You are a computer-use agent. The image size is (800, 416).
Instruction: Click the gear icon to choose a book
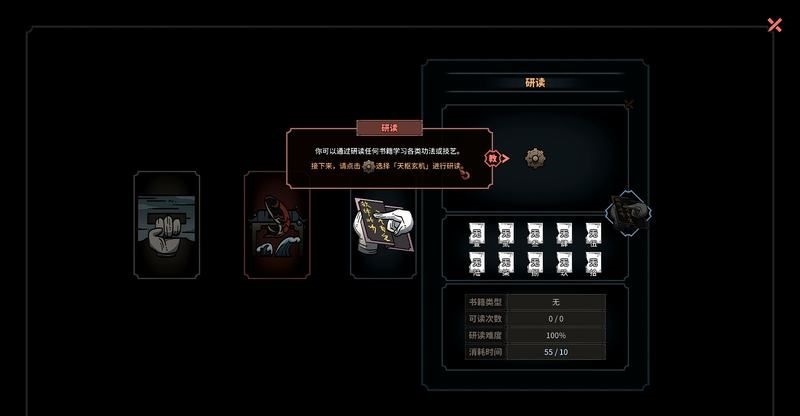[535, 157]
